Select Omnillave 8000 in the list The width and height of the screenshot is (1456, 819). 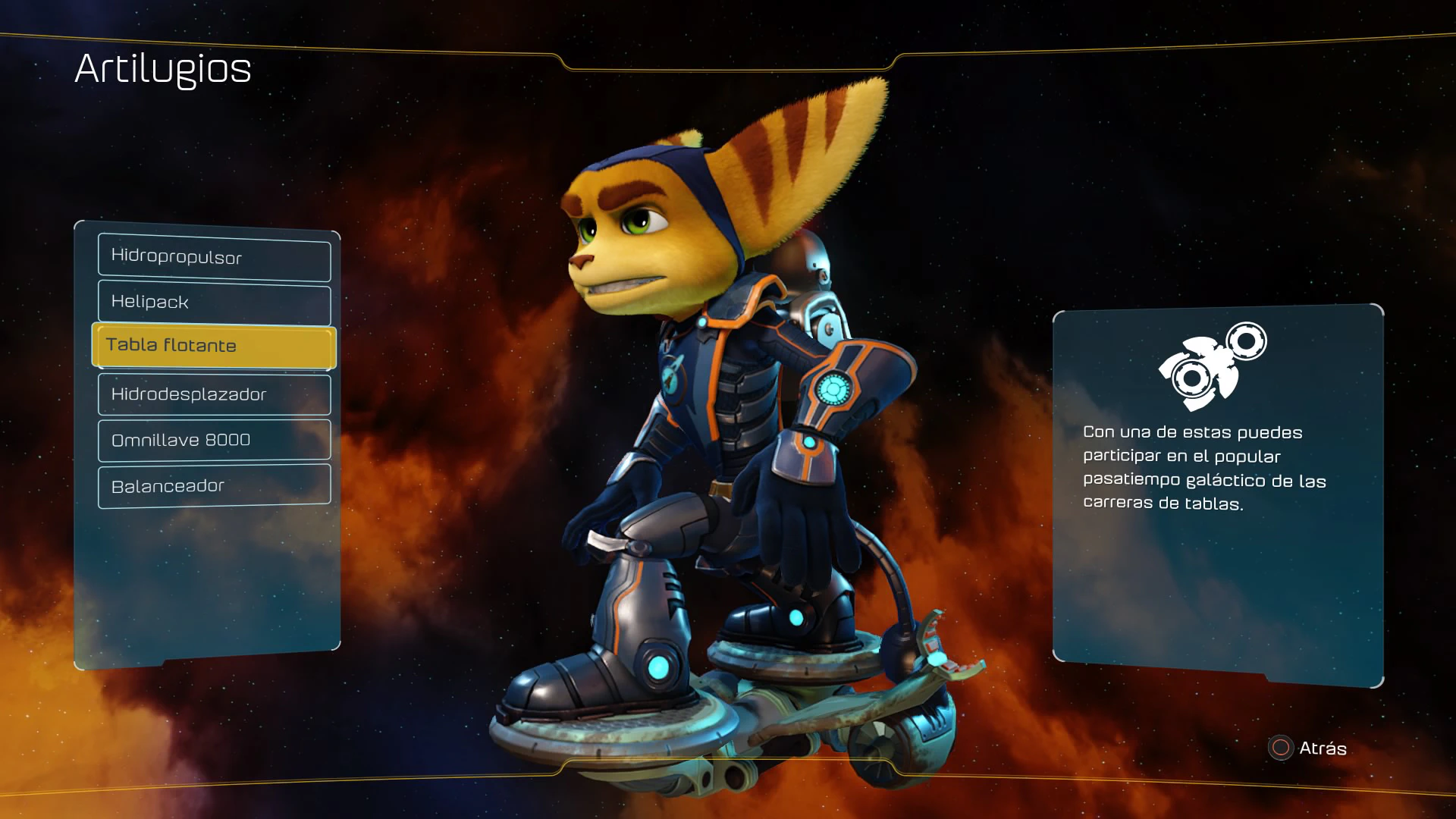214,440
